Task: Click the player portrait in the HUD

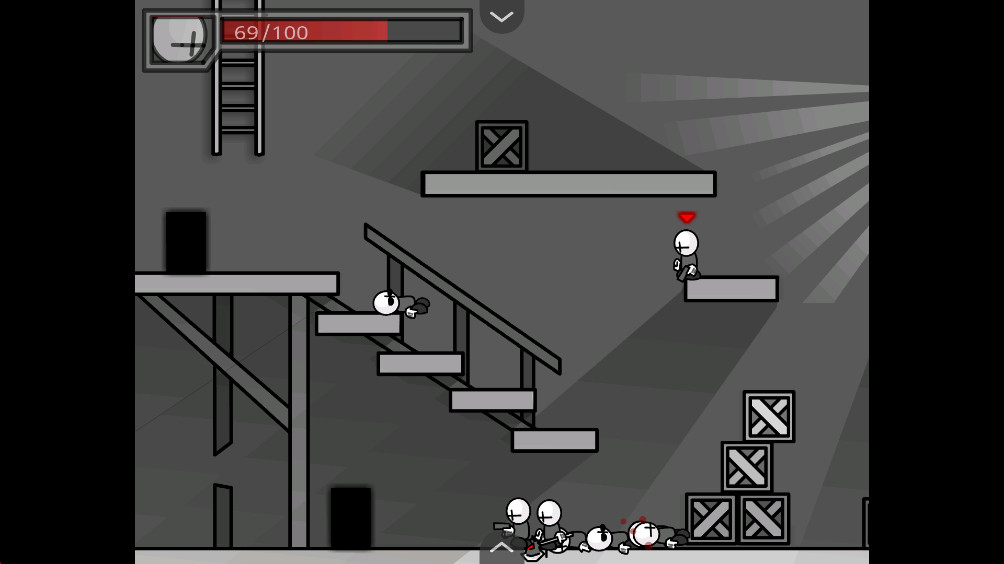Action: (180, 40)
